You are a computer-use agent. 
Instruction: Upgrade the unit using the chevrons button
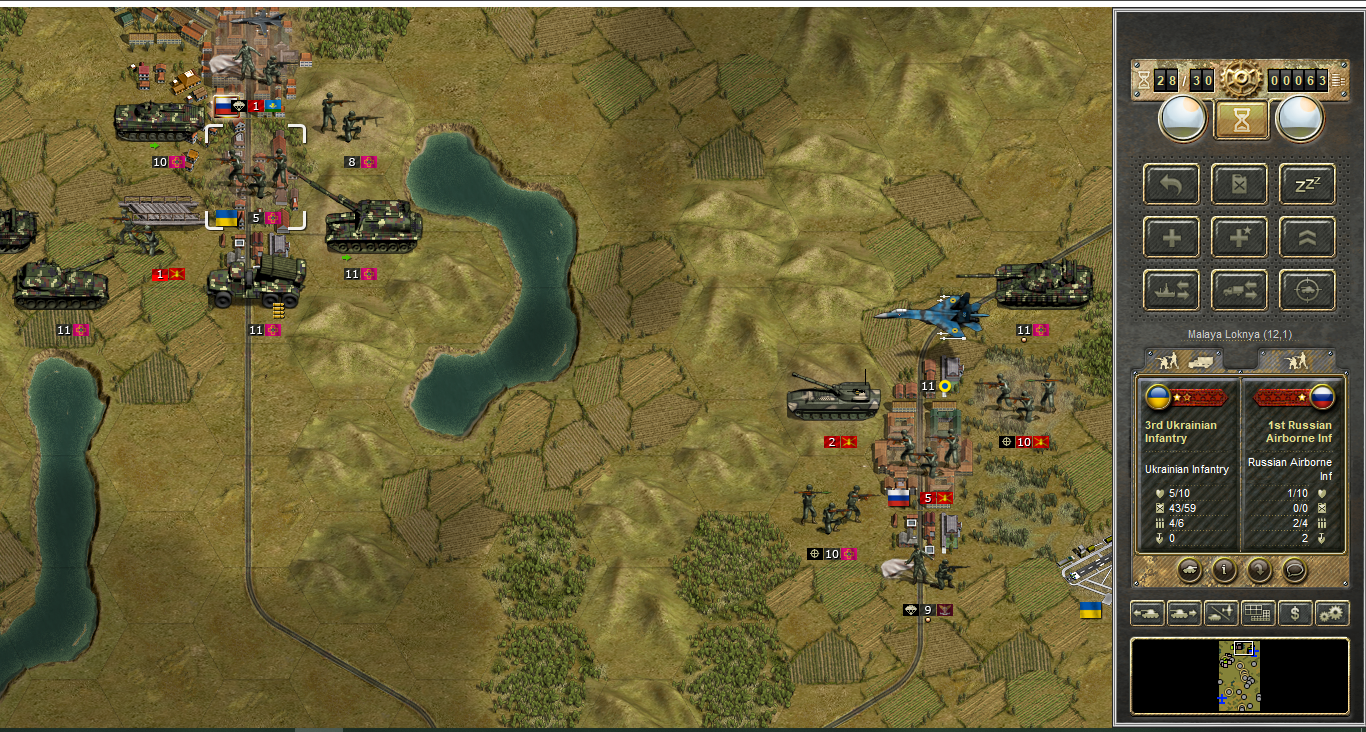point(1307,237)
